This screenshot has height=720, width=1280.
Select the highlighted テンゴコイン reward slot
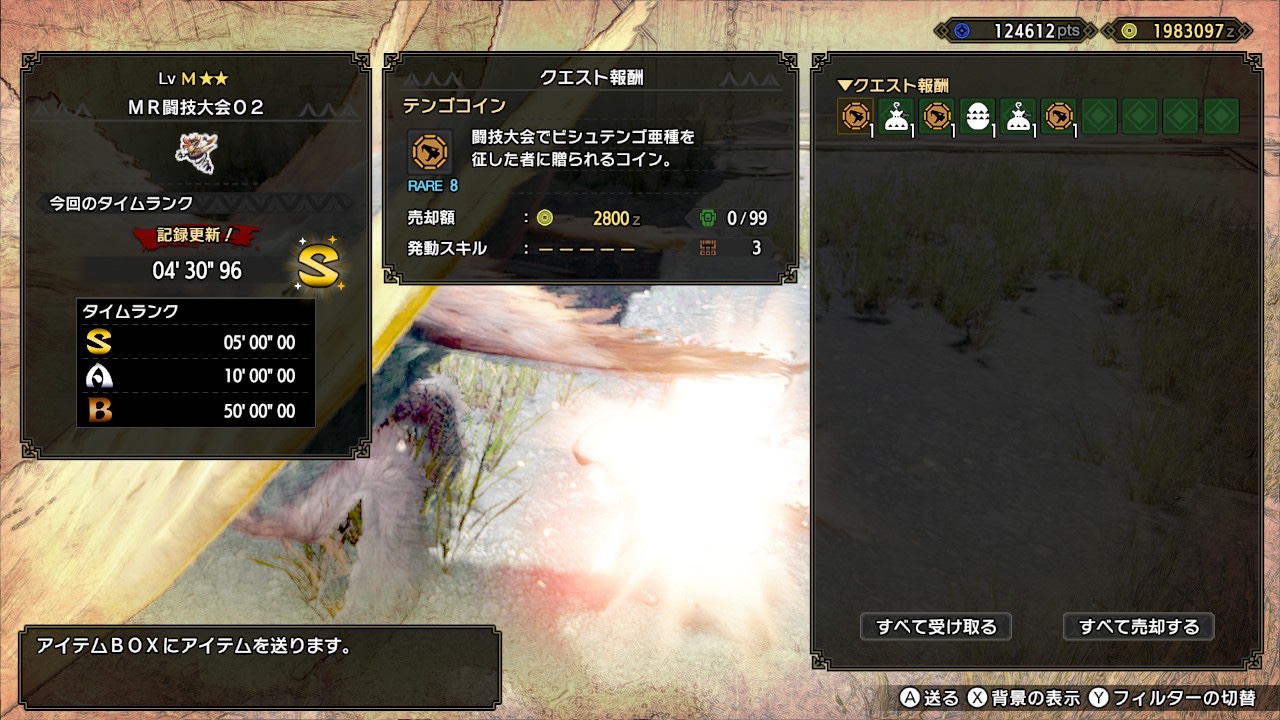pos(855,117)
